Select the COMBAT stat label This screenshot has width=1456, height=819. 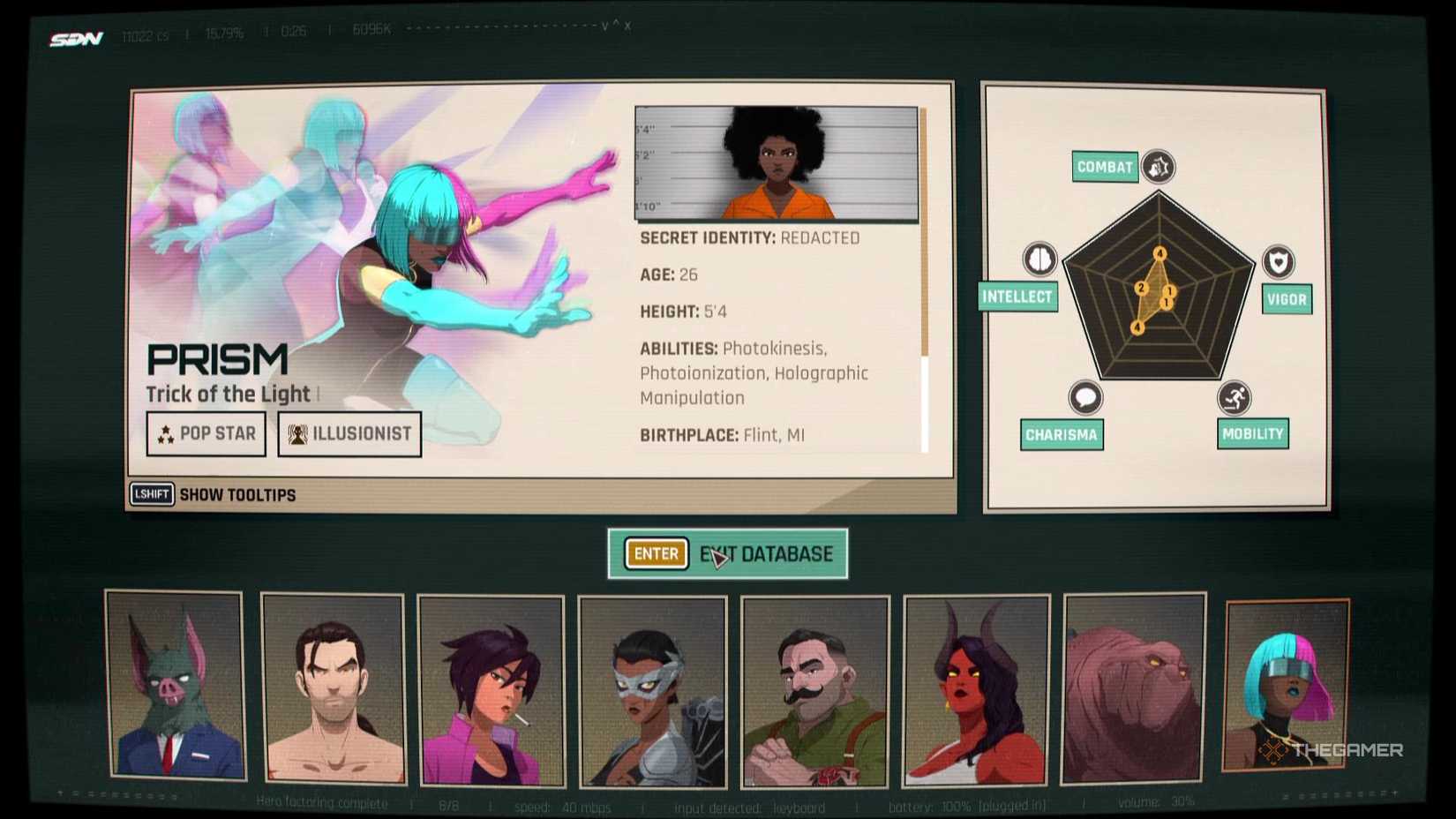coord(1104,166)
